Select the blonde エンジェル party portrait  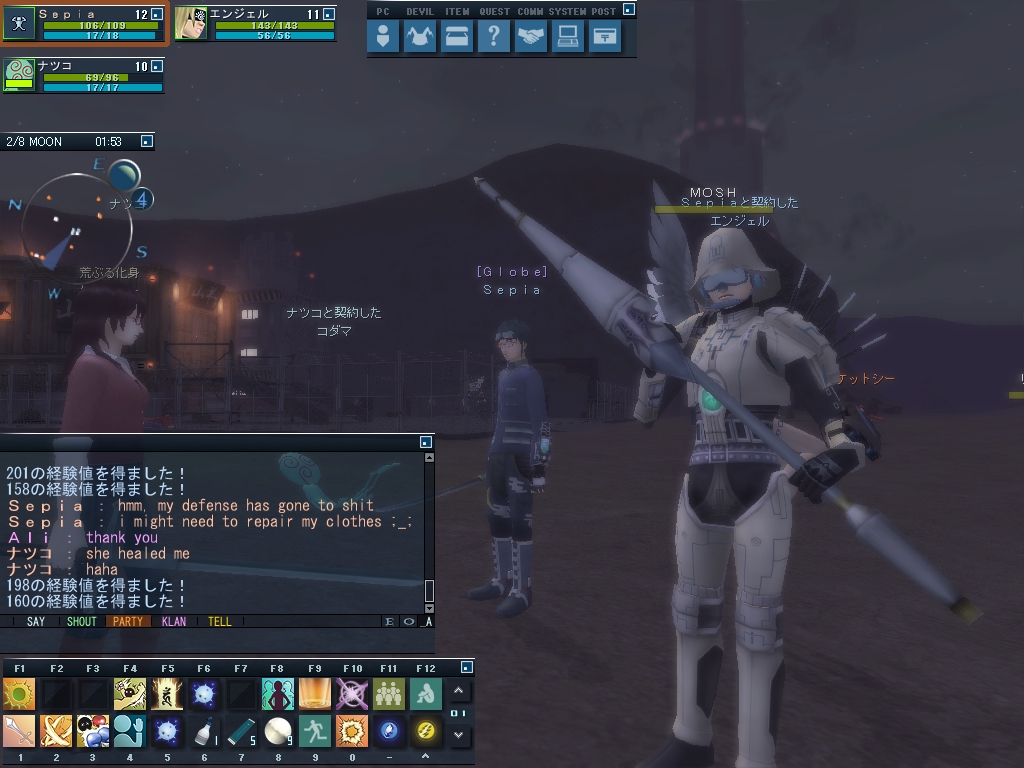coord(190,24)
